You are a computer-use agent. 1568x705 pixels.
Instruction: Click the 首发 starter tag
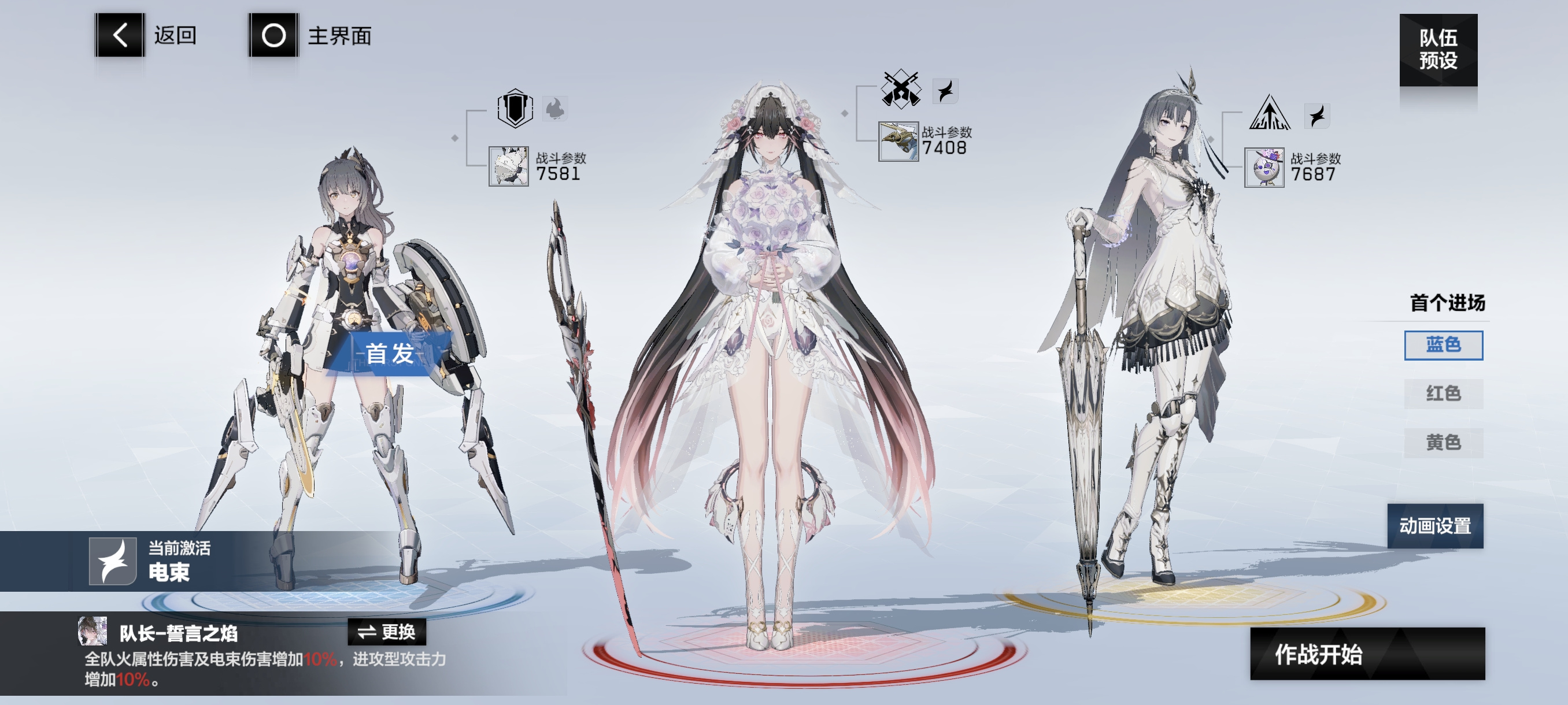pyautogui.click(x=390, y=354)
